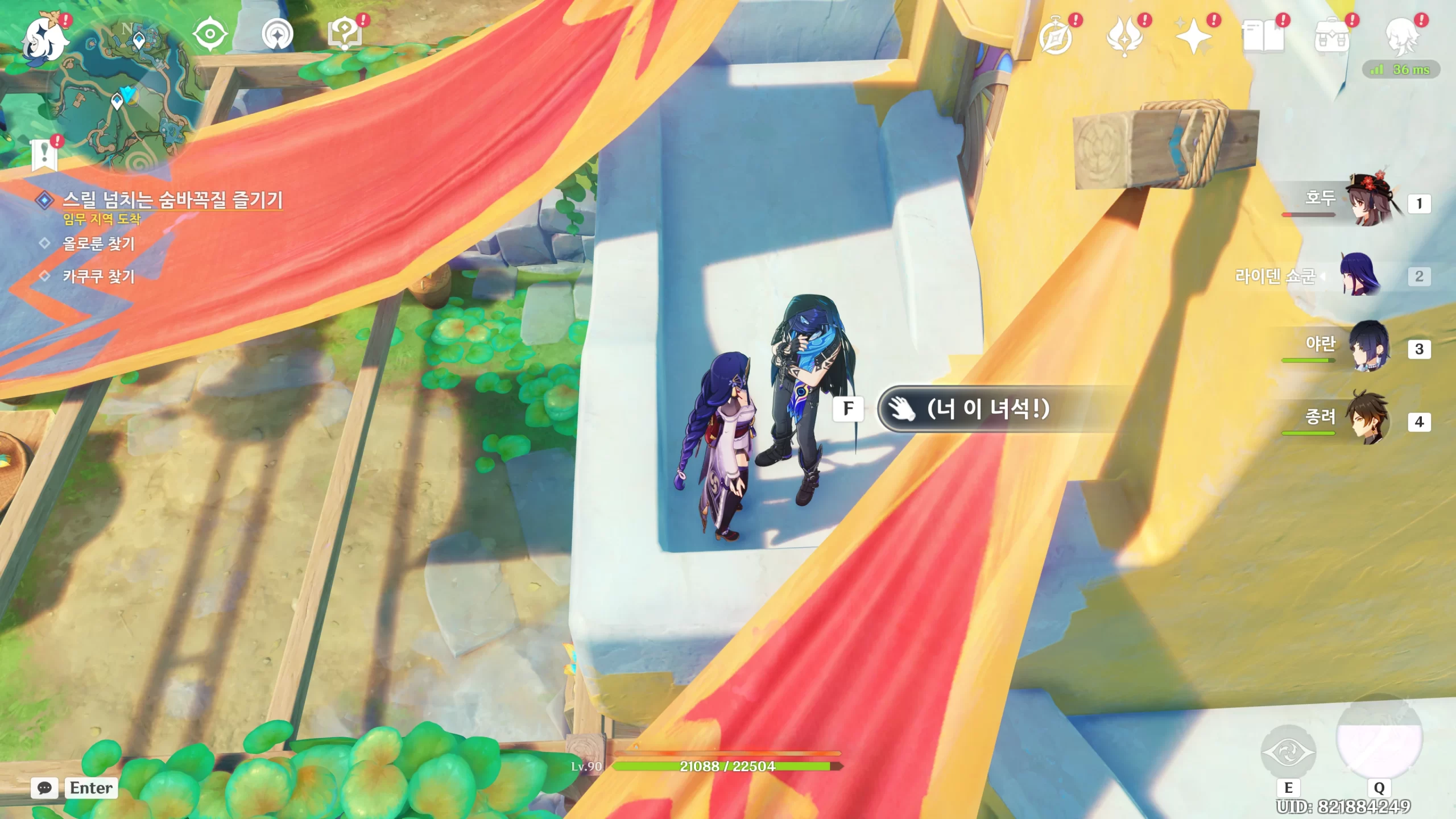Toggle the elemental sight eye icon
This screenshot has width=1456, height=819.
(210, 34)
